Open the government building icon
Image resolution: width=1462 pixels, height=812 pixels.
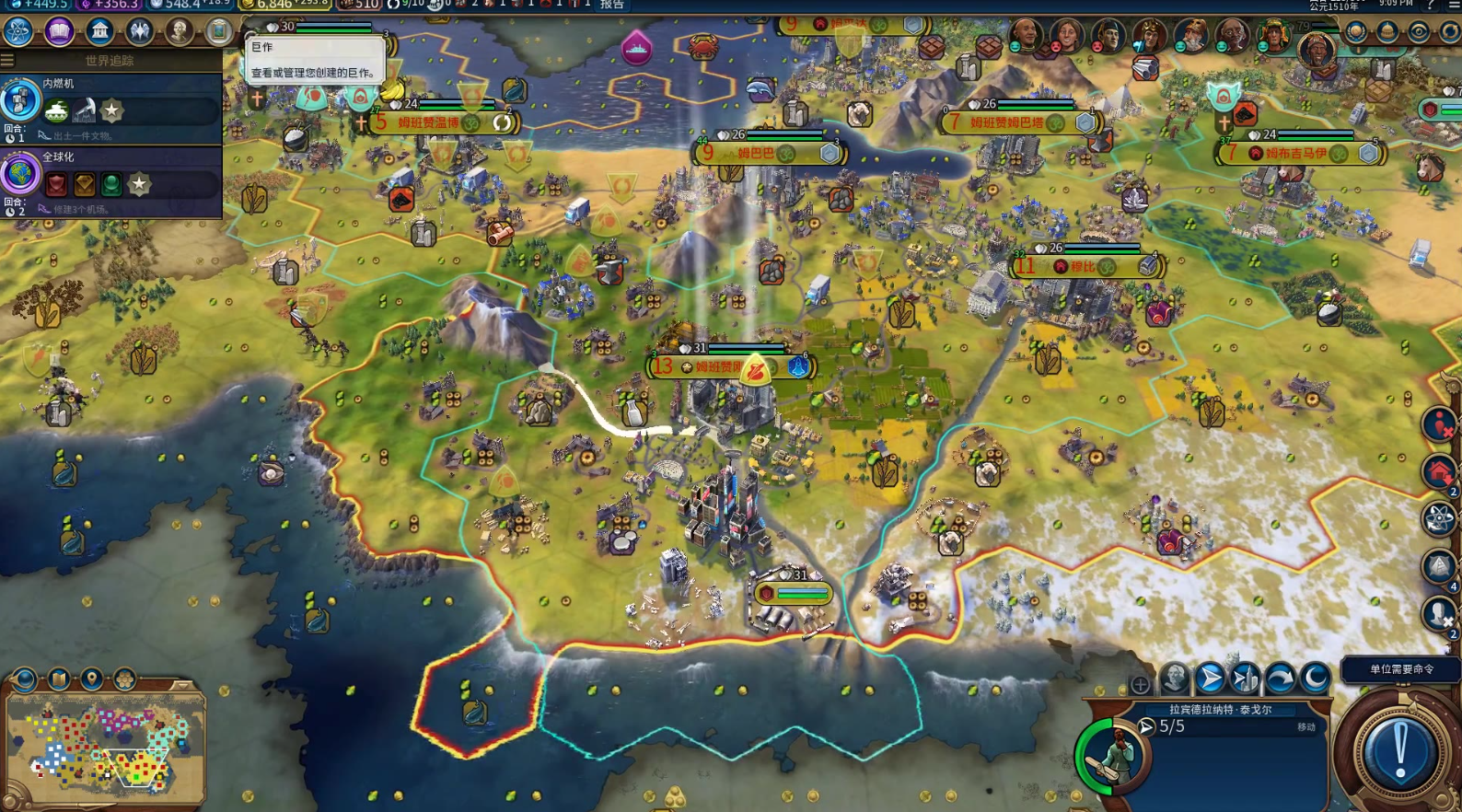click(x=99, y=31)
